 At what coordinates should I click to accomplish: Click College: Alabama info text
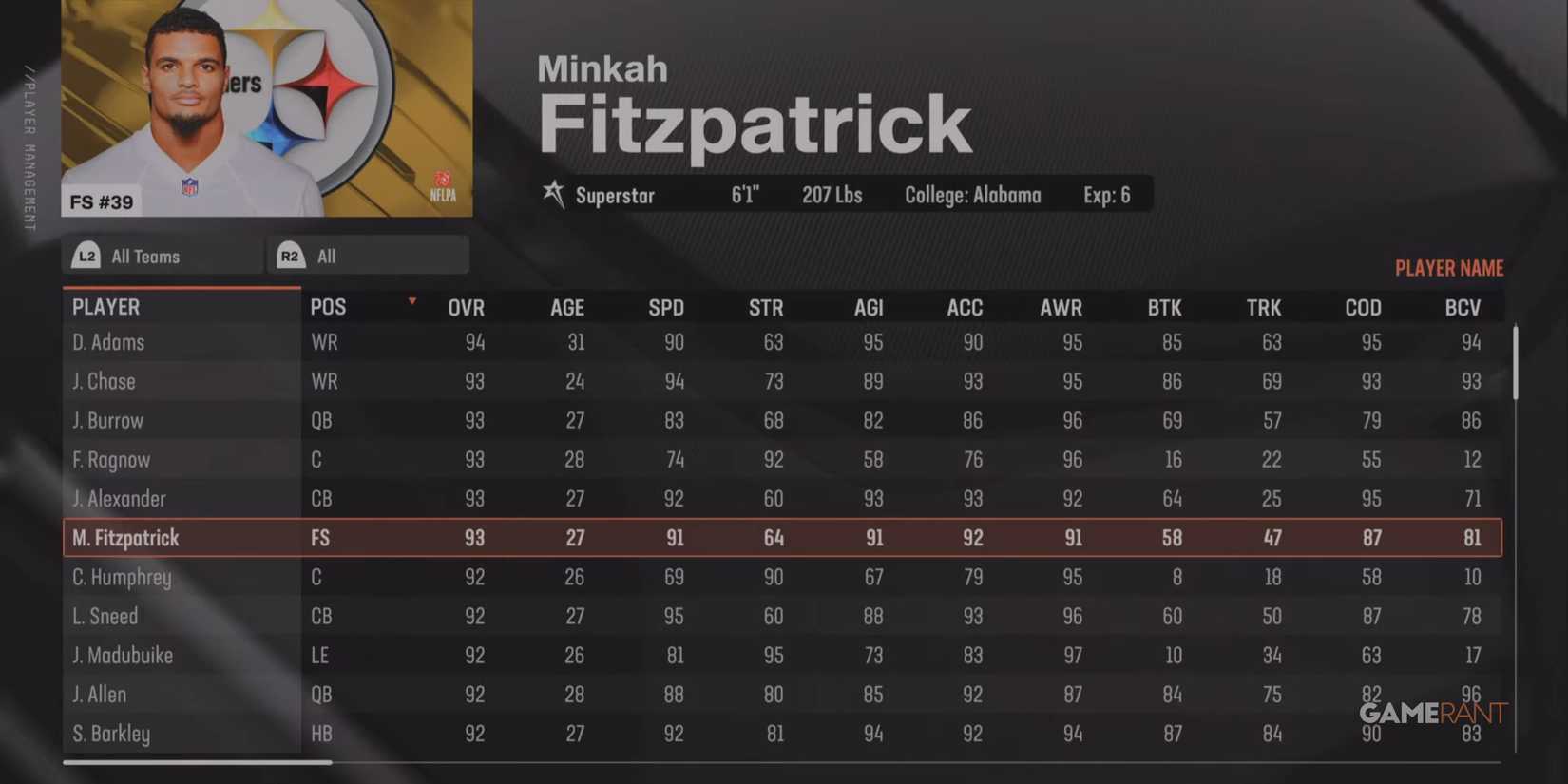[x=972, y=195]
